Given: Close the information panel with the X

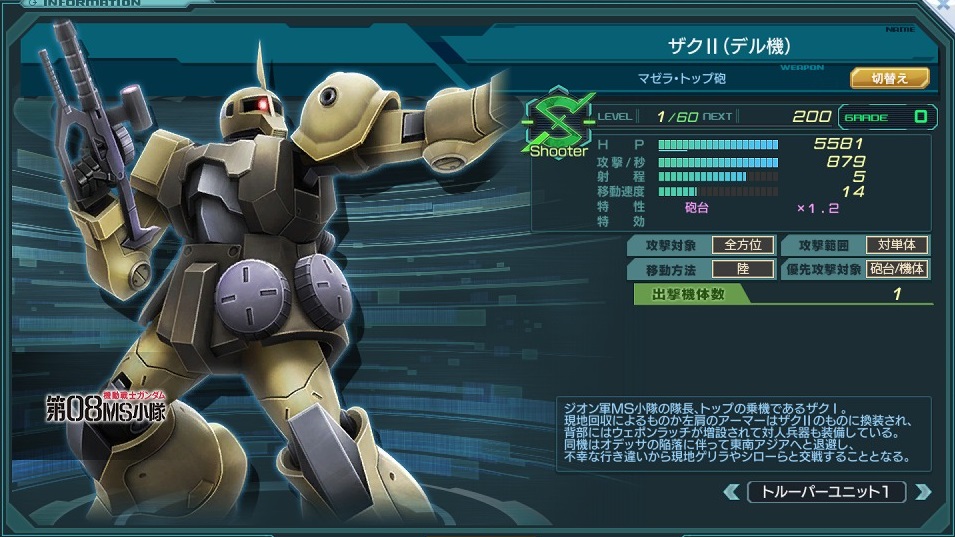Looking at the screenshot, I should 944,6.
